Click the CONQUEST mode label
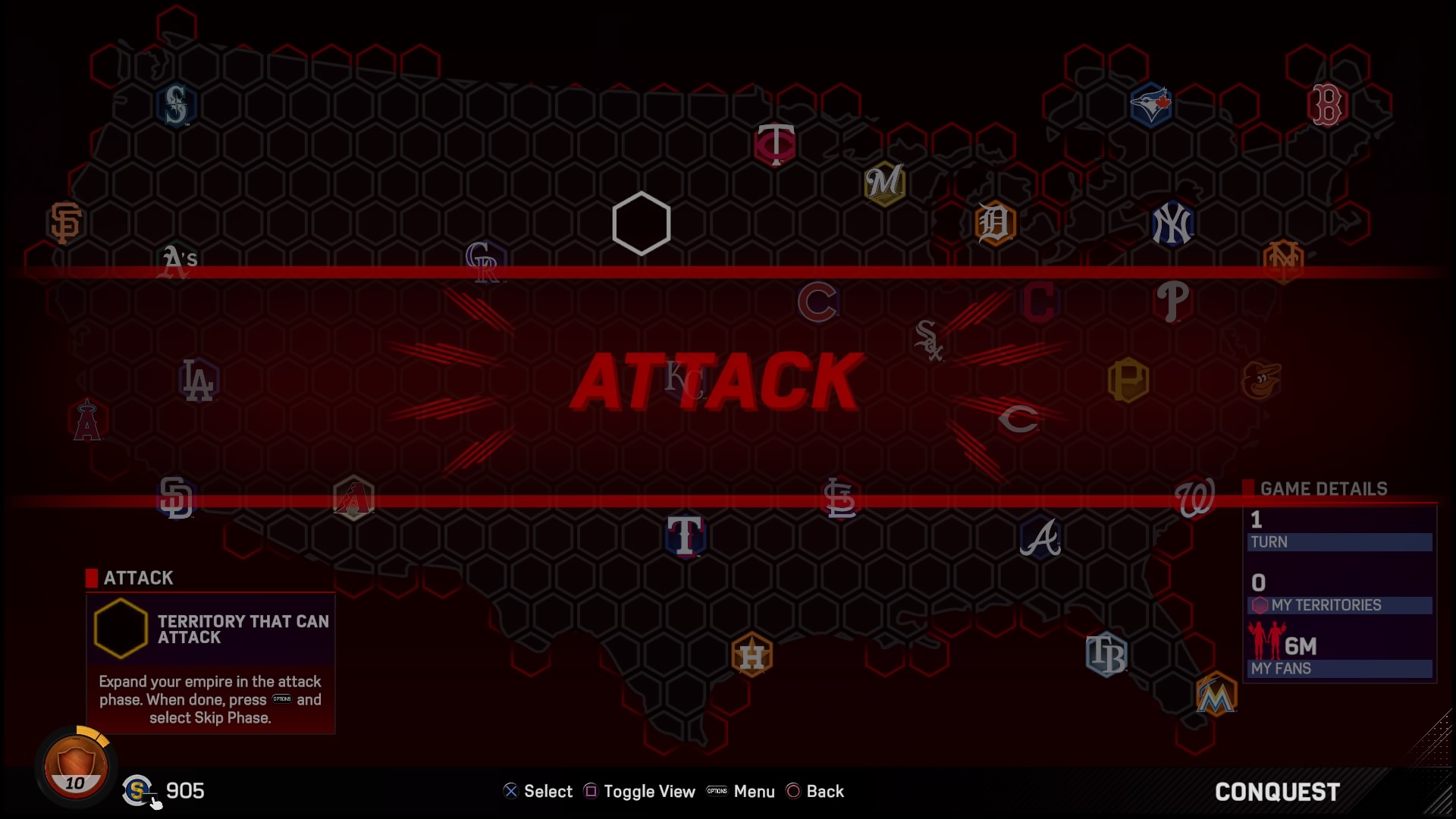This screenshot has width=1456, height=819. 1276,792
